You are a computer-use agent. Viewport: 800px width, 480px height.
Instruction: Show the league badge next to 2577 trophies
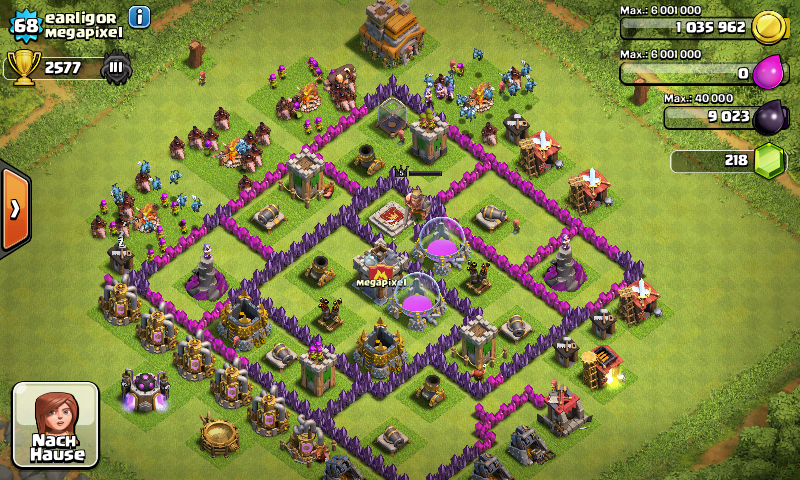[116, 68]
